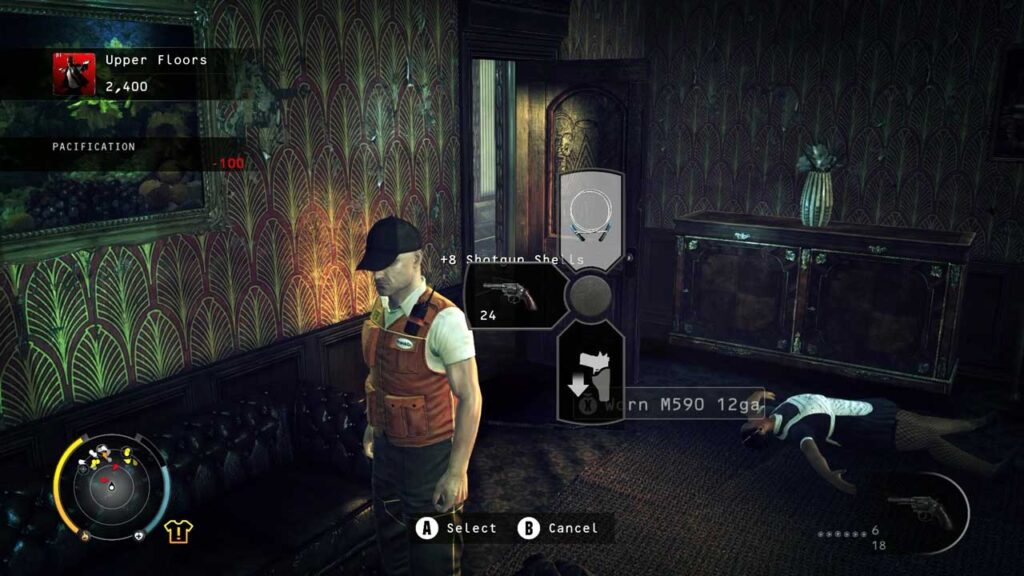Click the yellow disguise shirt icon
The image size is (1024, 576).
179,530
